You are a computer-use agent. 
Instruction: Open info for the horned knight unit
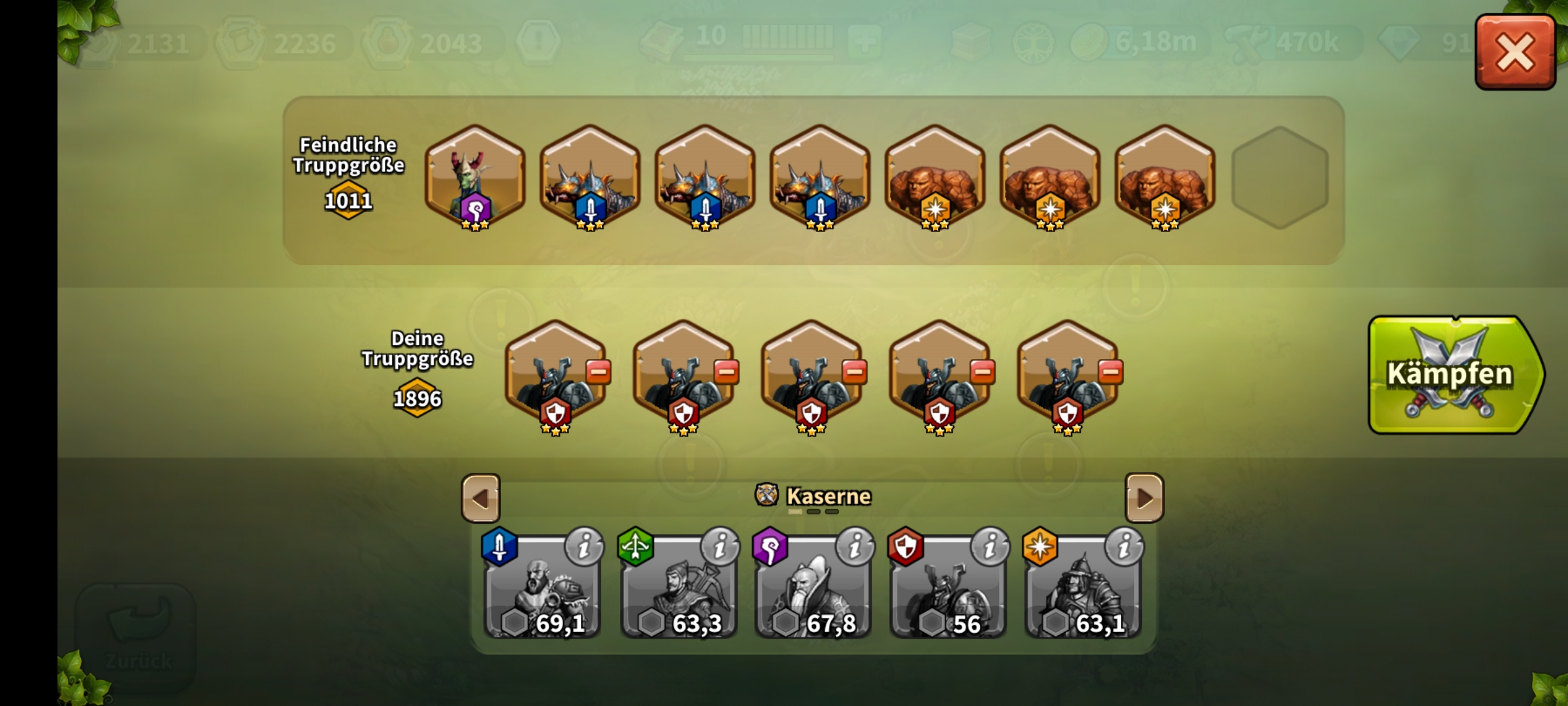point(990,546)
